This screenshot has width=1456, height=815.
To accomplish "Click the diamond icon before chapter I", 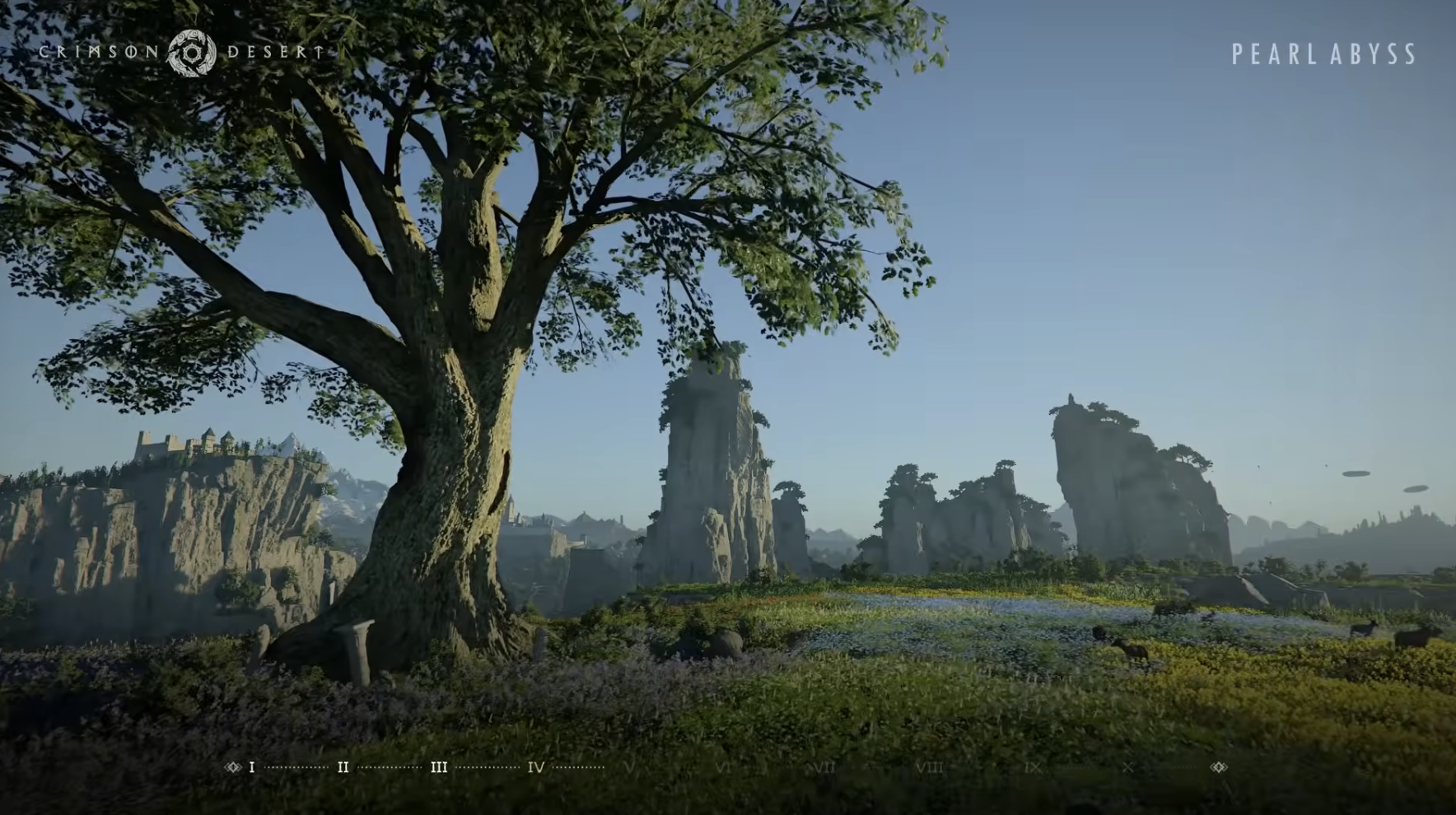I will coord(232,767).
